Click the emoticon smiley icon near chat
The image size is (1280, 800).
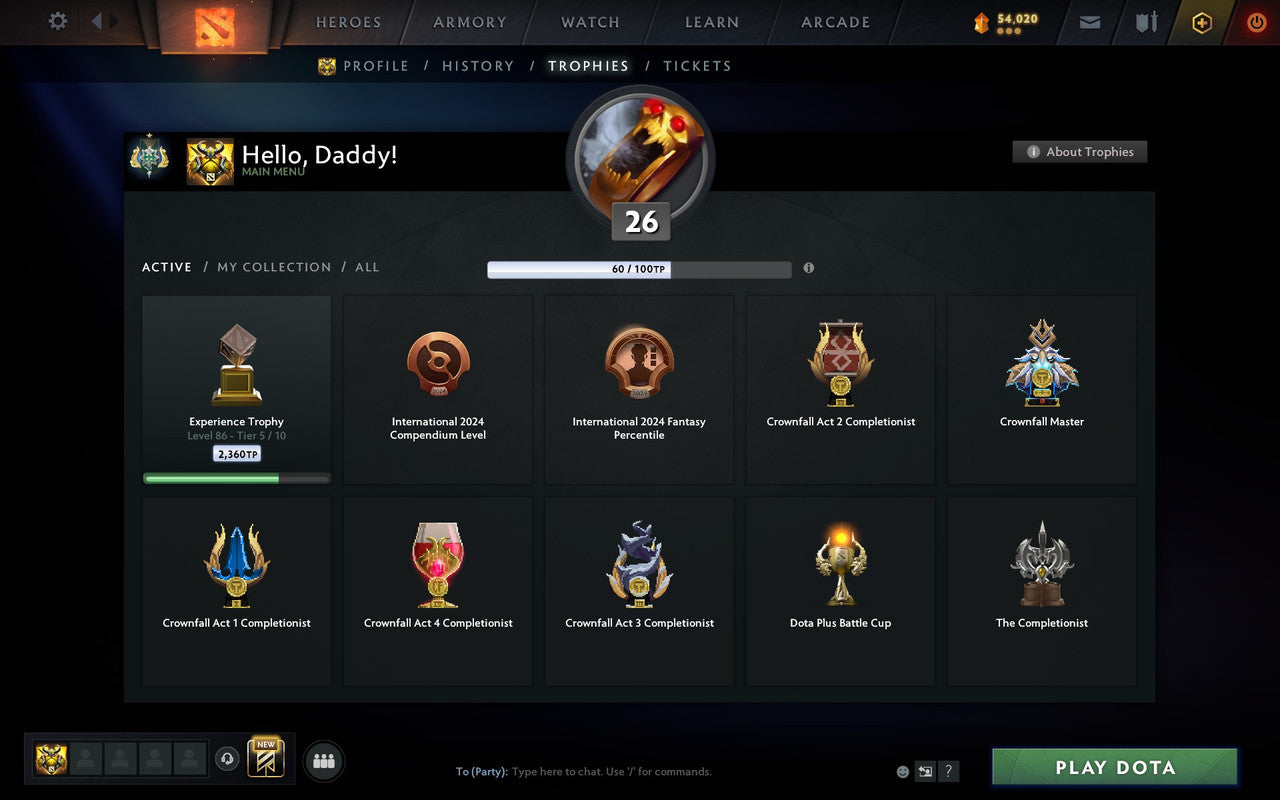coord(902,771)
